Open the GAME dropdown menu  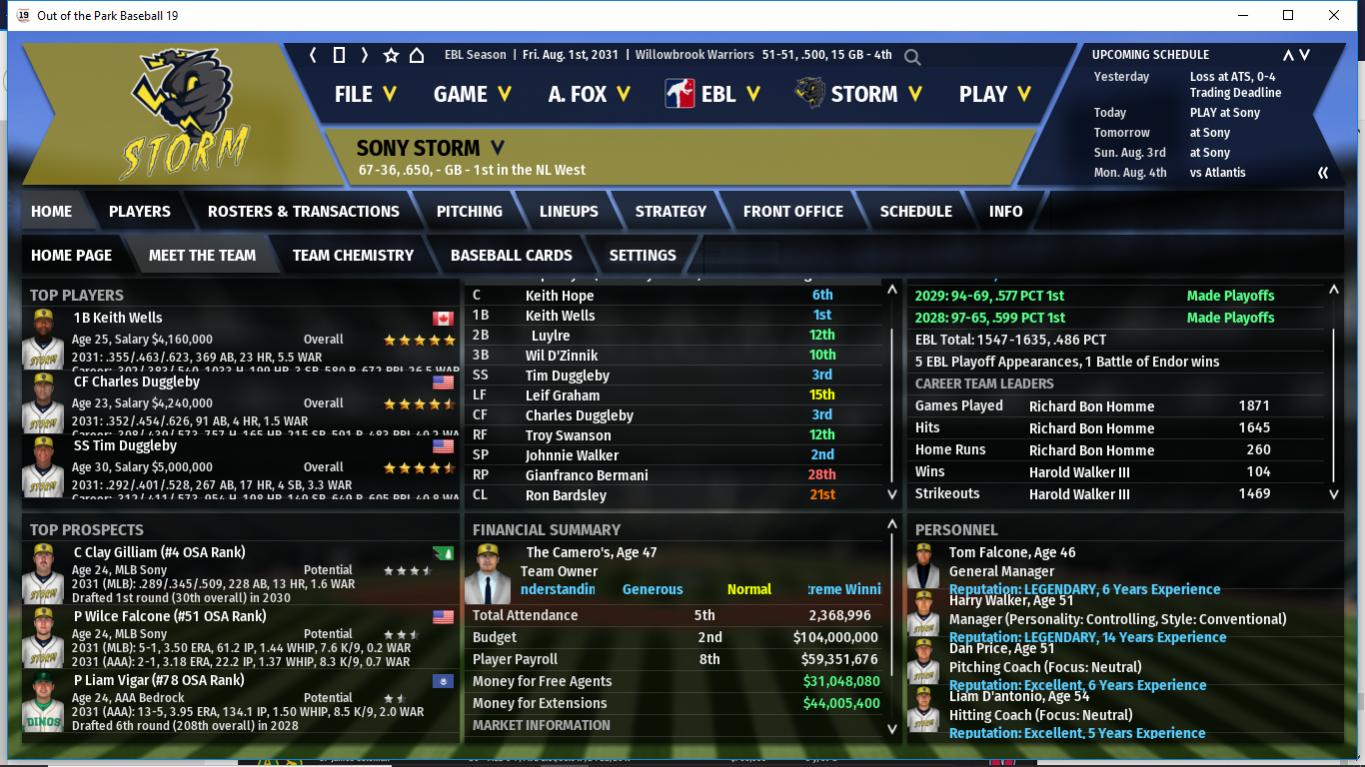[471, 94]
